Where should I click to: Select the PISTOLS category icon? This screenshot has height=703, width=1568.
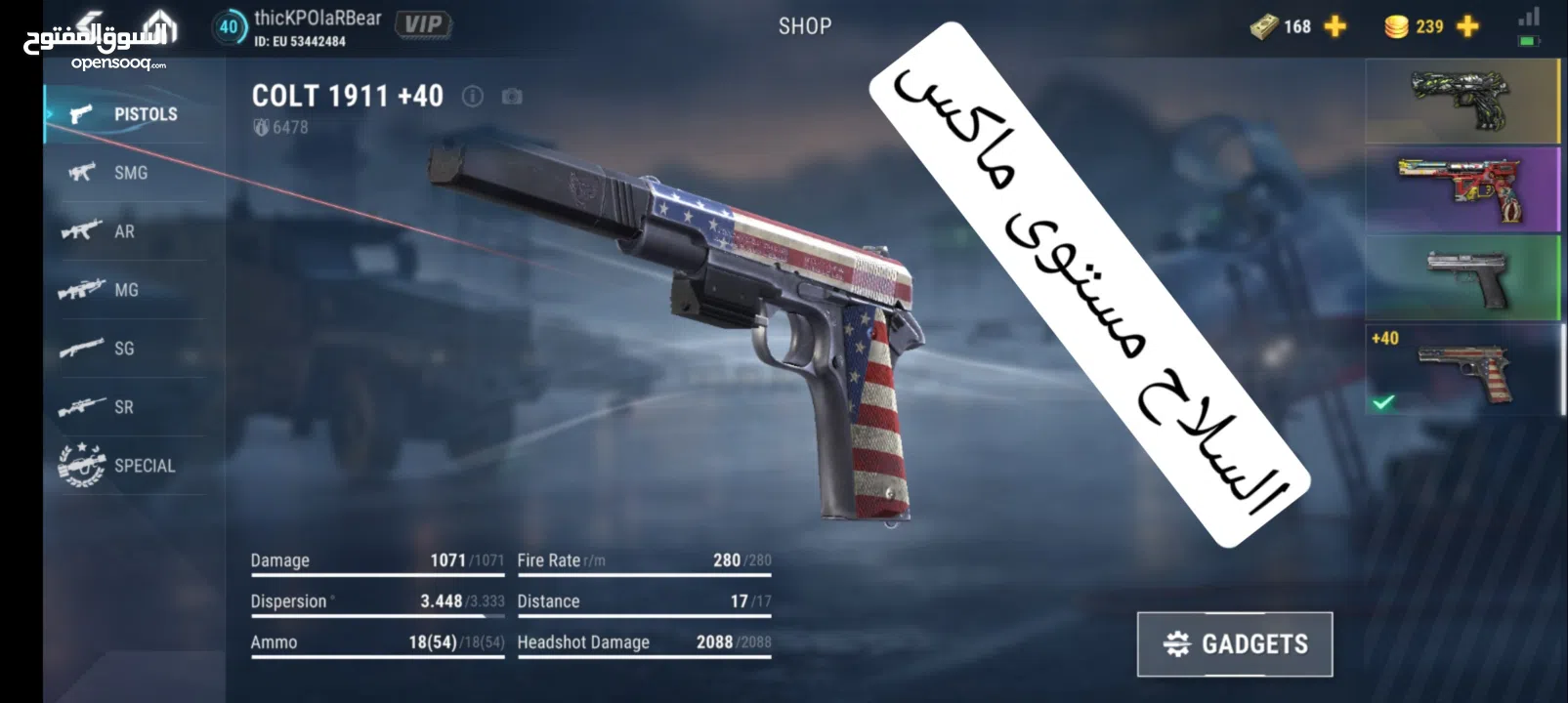[80, 113]
